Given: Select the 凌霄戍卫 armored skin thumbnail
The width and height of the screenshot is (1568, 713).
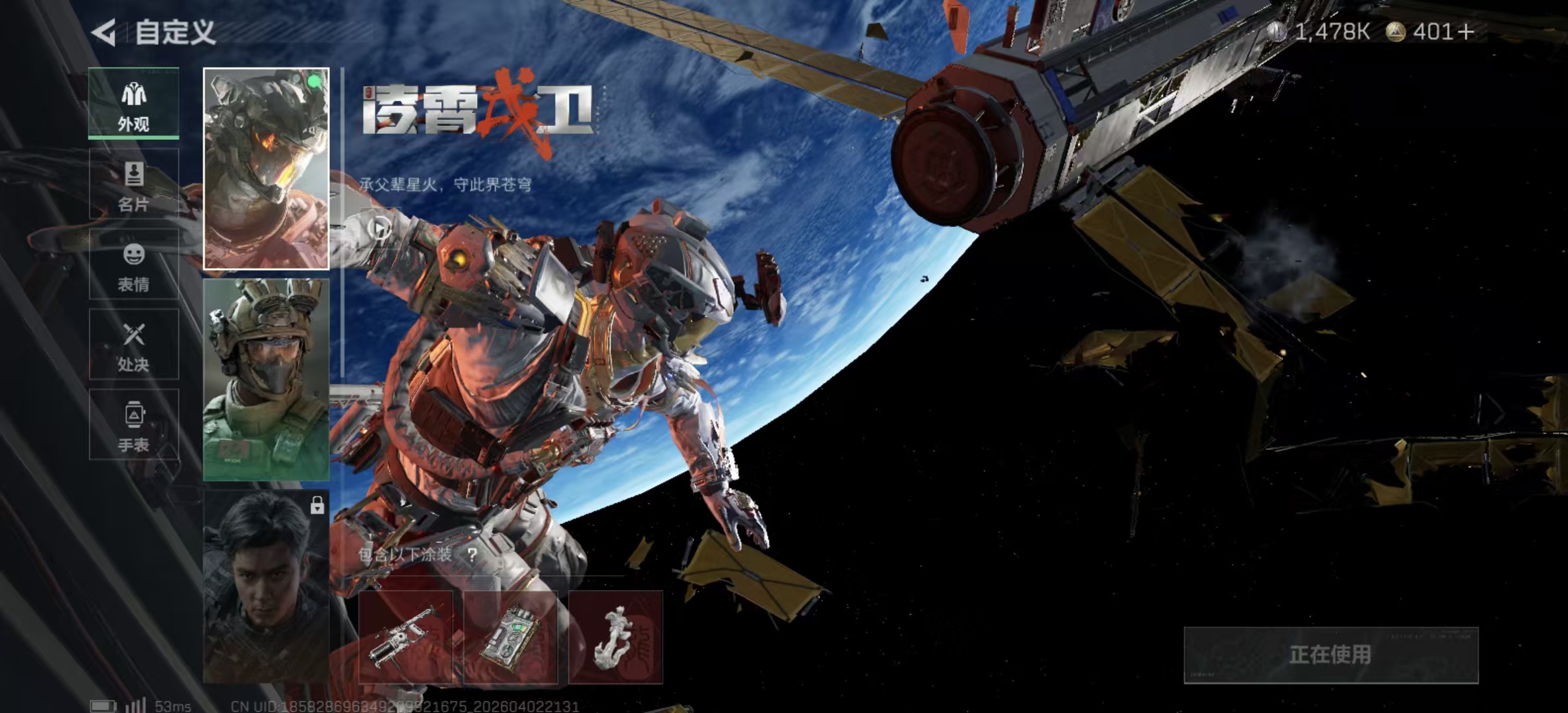Looking at the screenshot, I should (x=266, y=169).
